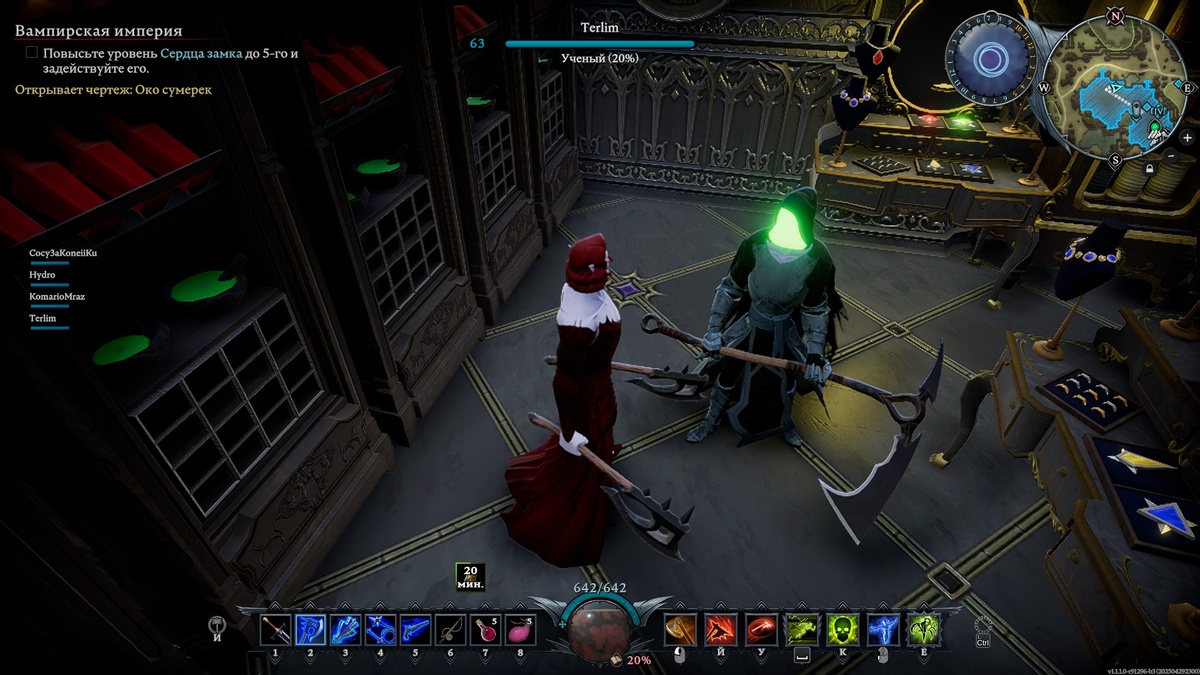Screen dimensions: 1200x675
Task: Equip the fishing pole in slot 6
Action: click(451, 630)
